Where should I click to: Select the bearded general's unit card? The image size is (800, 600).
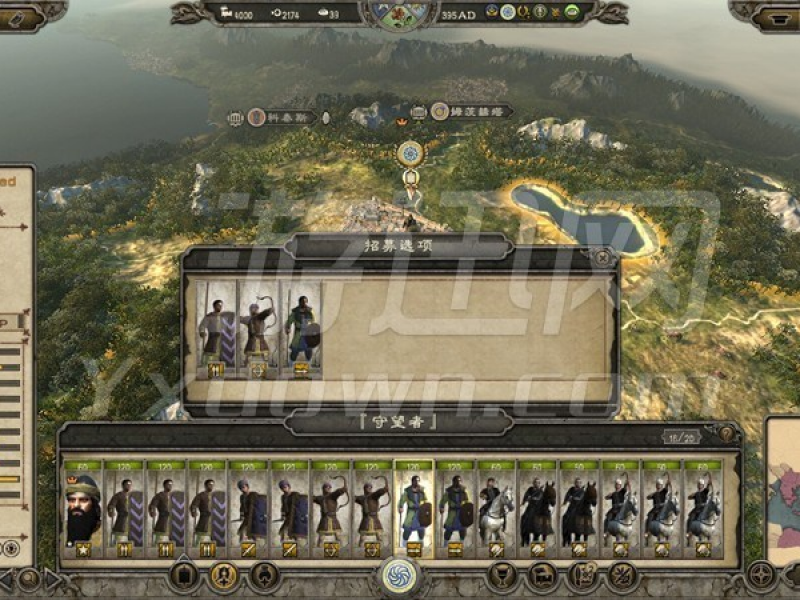click(x=83, y=509)
